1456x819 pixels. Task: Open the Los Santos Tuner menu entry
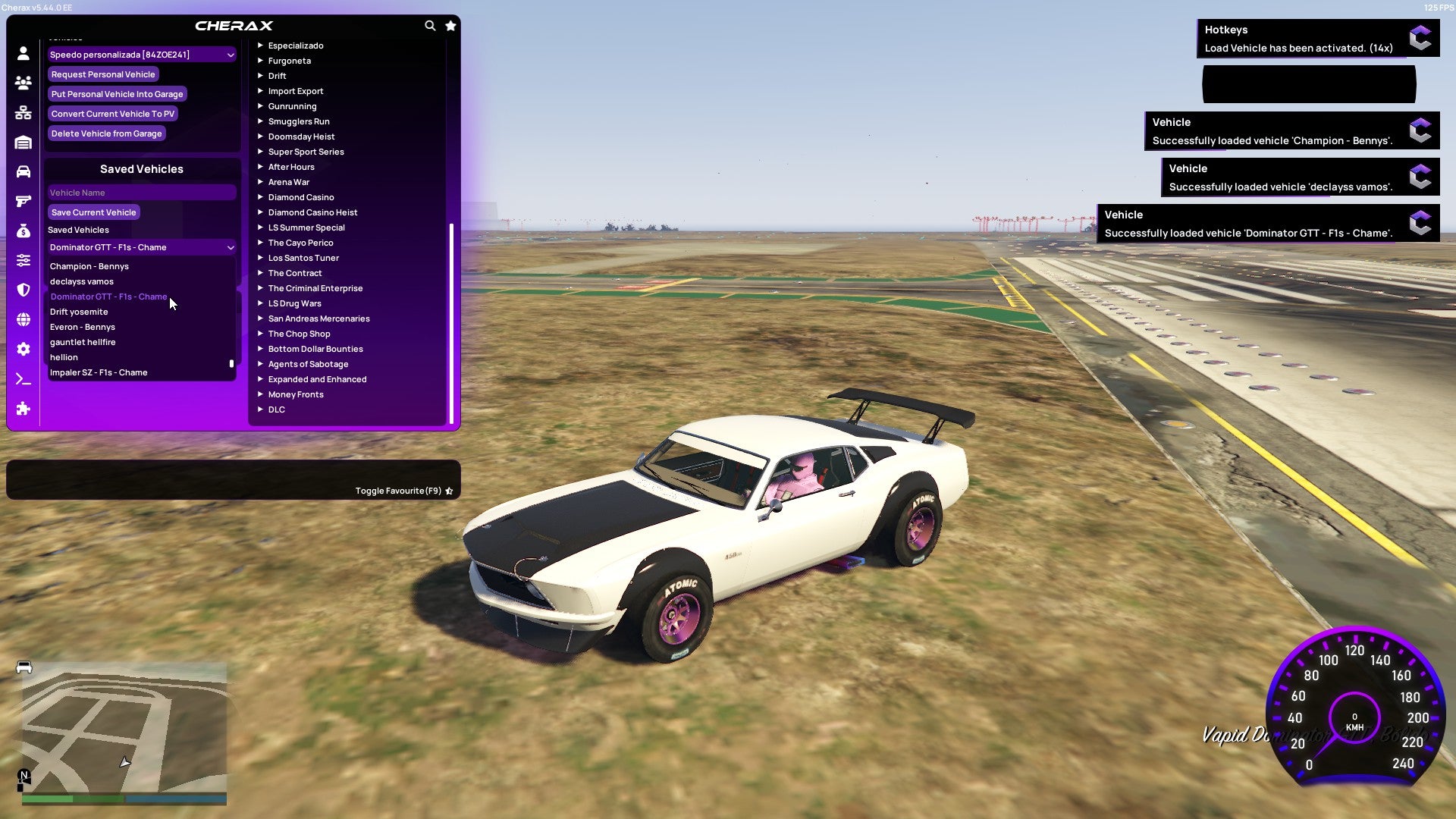(x=303, y=258)
